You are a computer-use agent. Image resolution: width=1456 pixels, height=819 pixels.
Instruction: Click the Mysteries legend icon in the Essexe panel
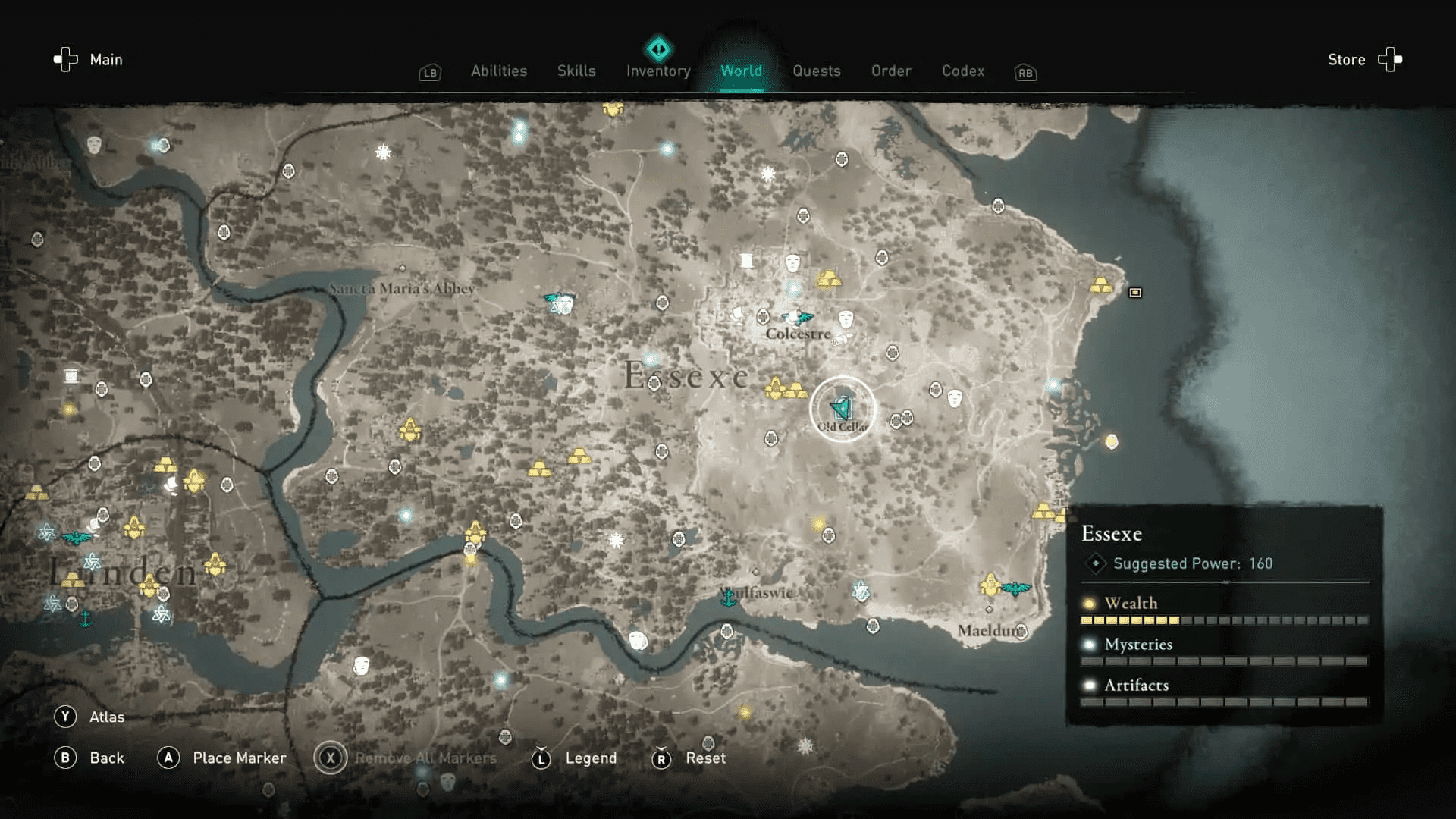tap(1090, 645)
